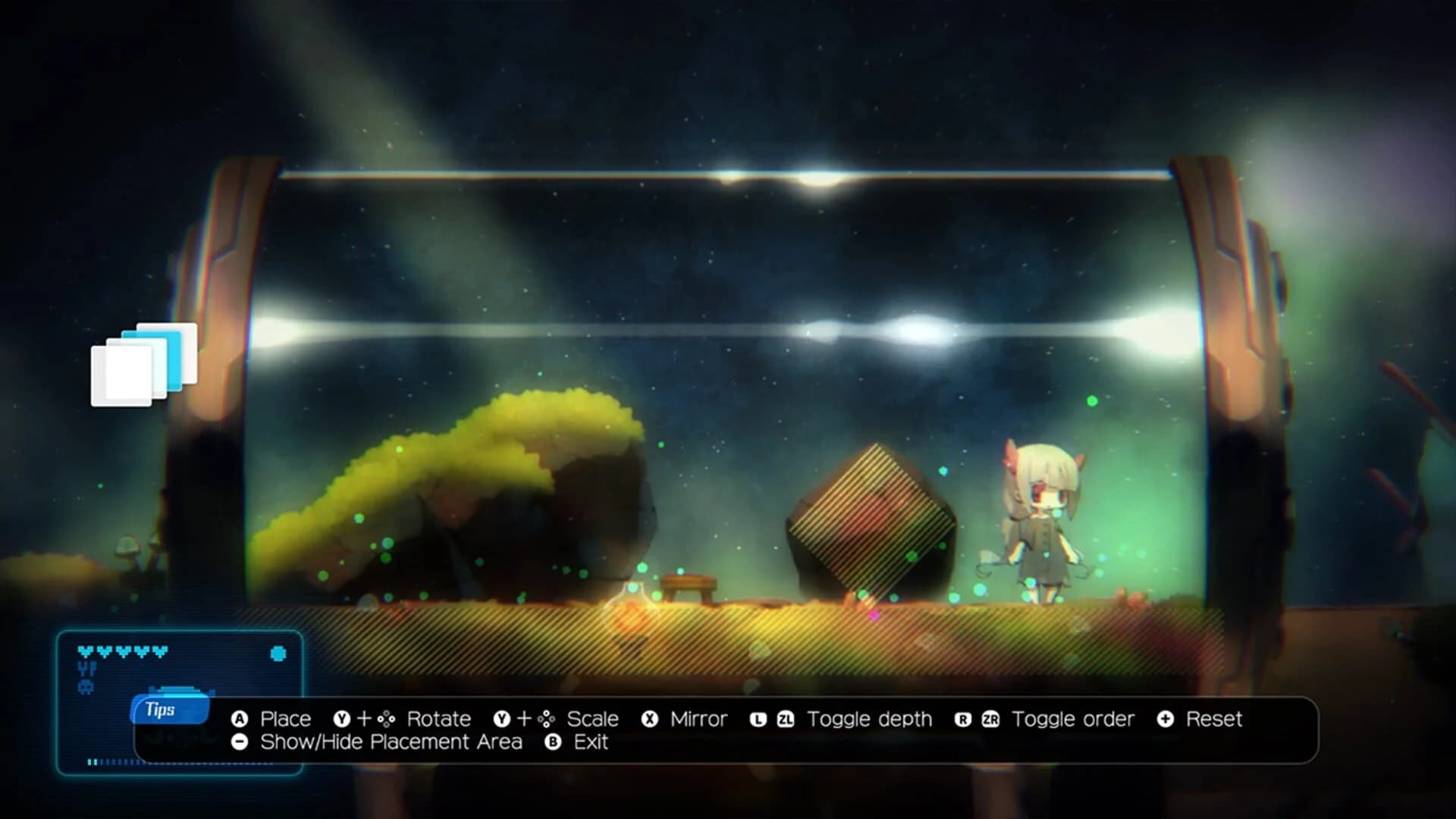Click the ZR Toggle order button icon

(992, 719)
